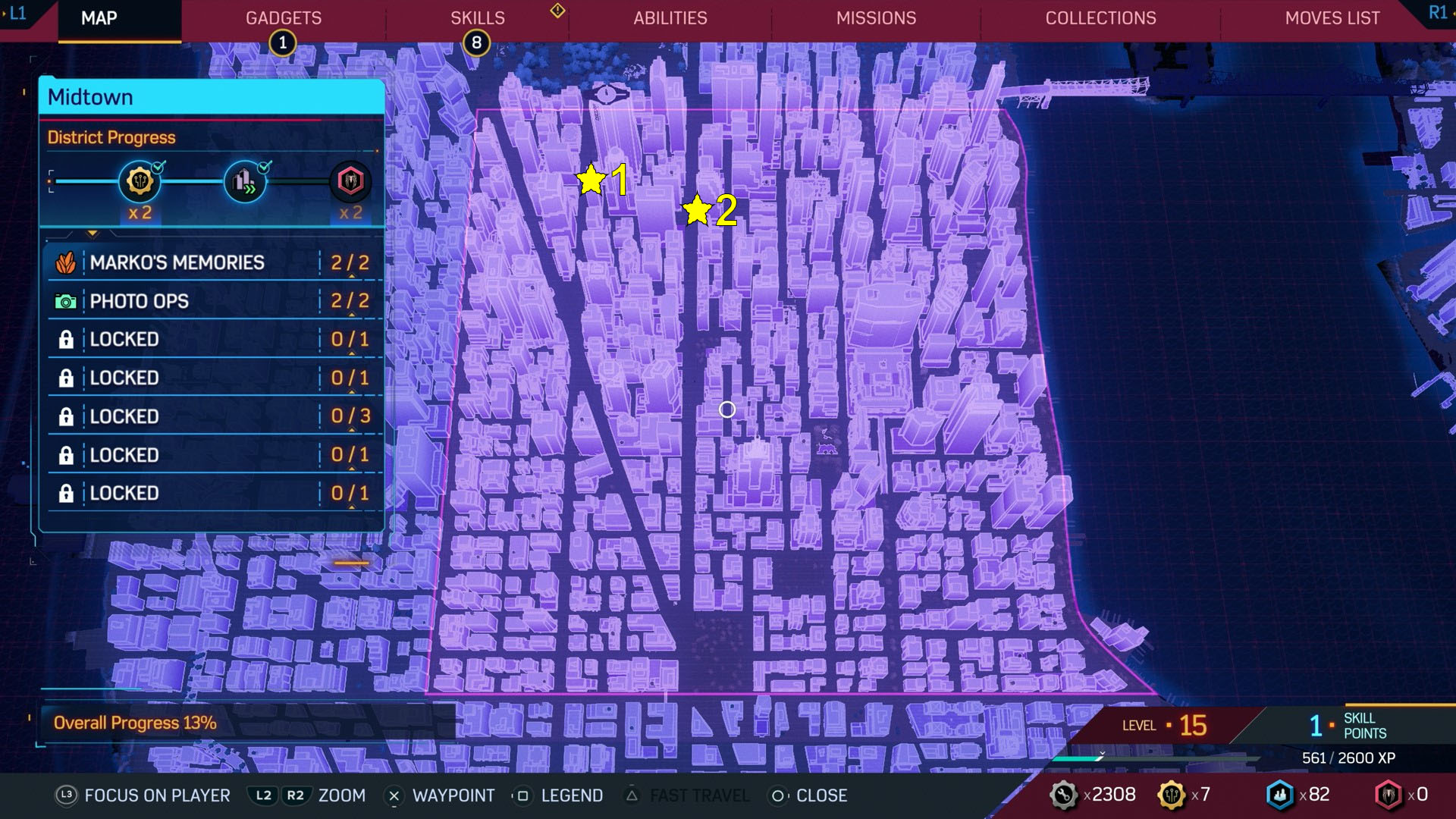This screenshot has height=819, width=1456.
Task: Select the fast travel district progress icon
Action: click(x=244, y=181)
